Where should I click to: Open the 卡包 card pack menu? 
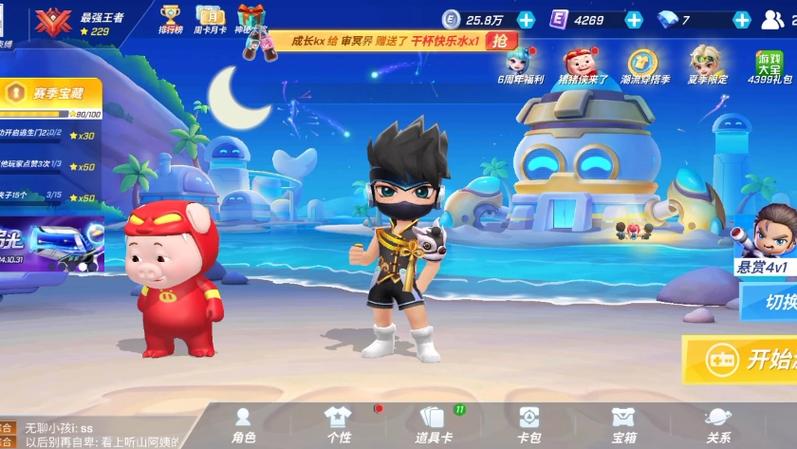click(x=528, y=424)
